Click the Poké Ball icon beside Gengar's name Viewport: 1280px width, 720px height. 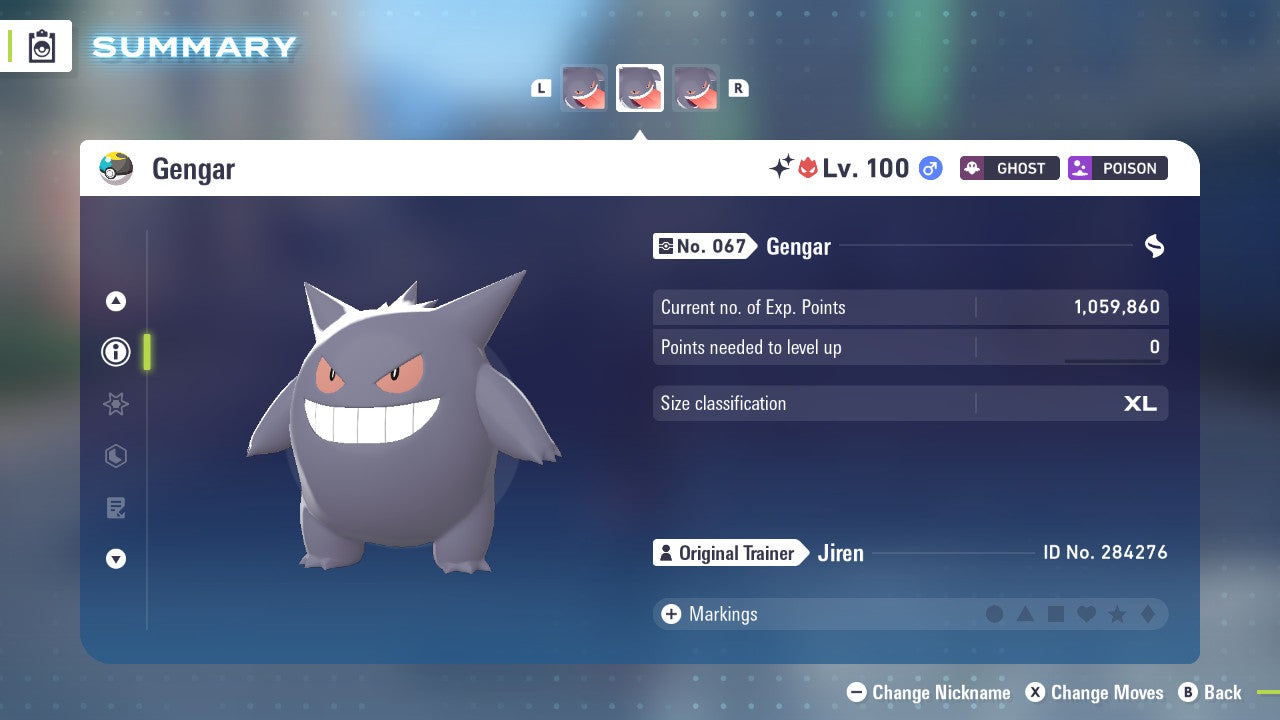click(114, 168)
